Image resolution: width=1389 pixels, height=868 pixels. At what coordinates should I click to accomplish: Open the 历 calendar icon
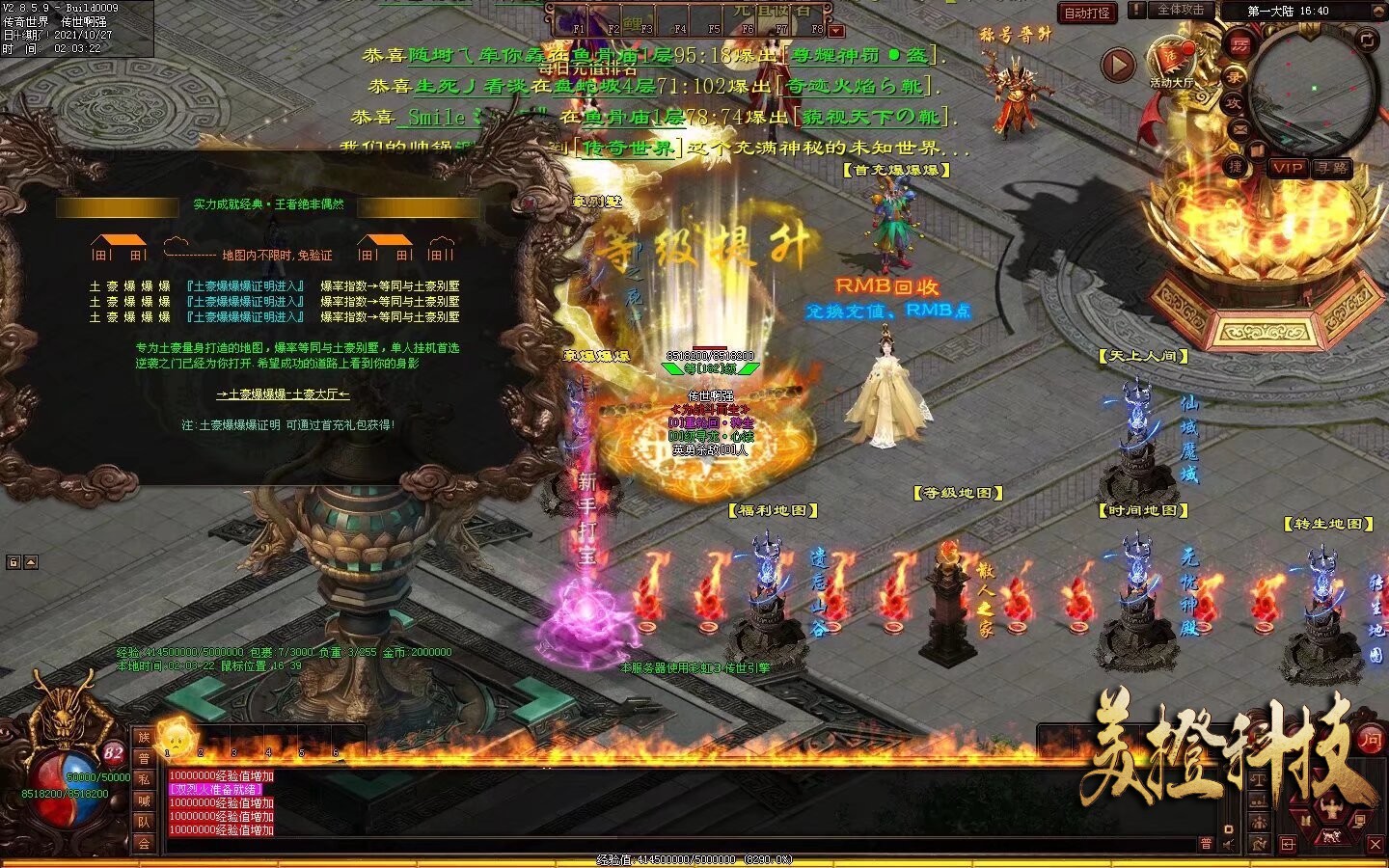(1239, 44)
